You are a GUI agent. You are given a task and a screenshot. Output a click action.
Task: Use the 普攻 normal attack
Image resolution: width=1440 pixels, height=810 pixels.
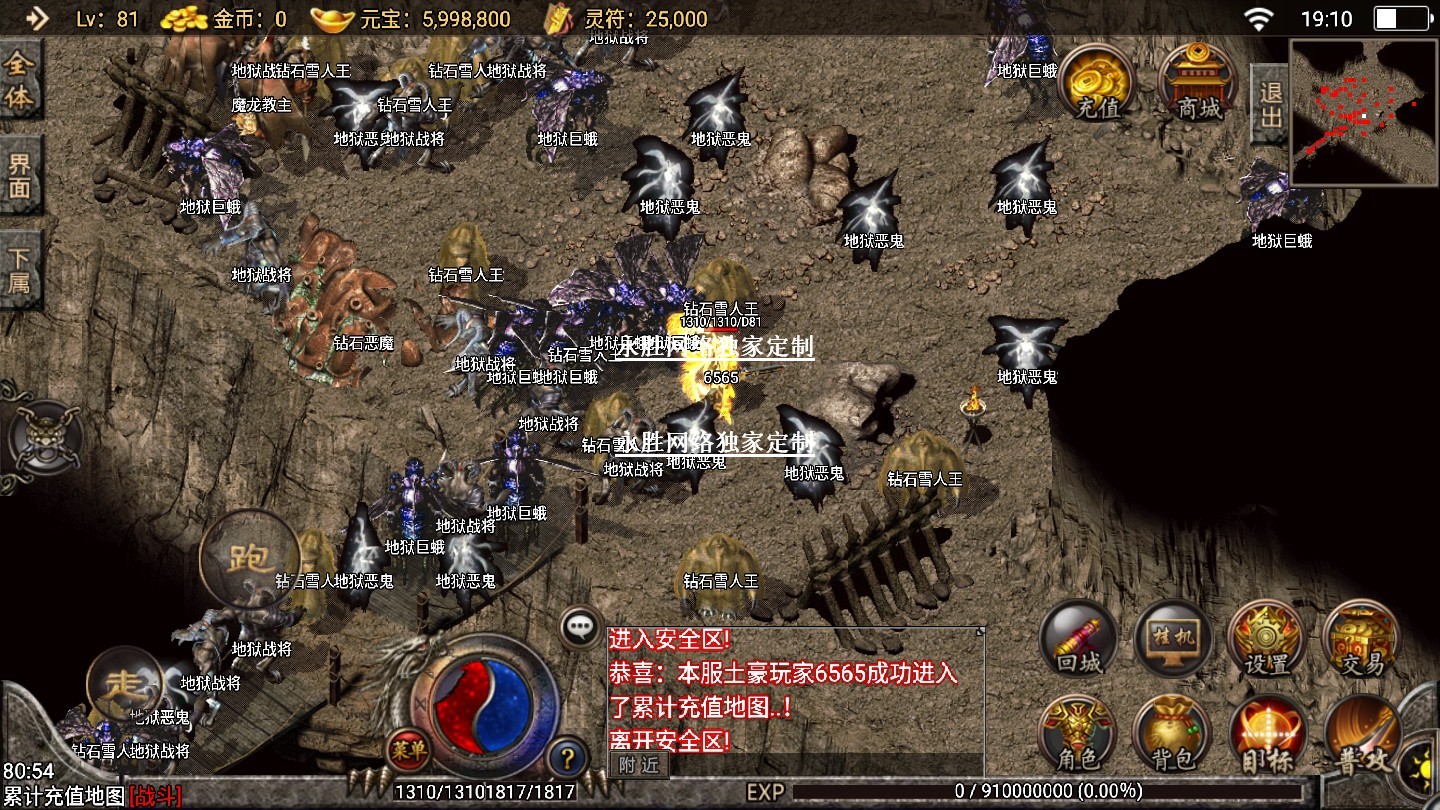(1361, 735)
